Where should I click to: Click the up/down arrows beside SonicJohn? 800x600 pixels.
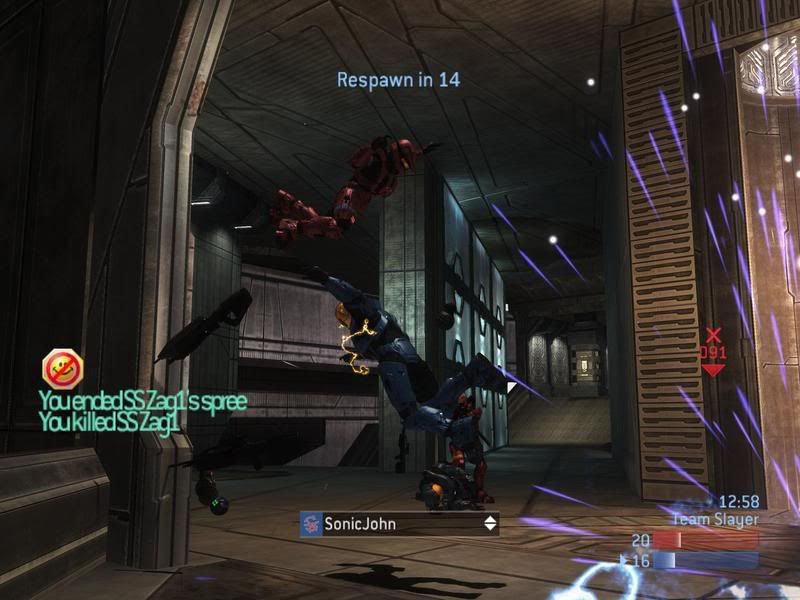pos(490,523)
